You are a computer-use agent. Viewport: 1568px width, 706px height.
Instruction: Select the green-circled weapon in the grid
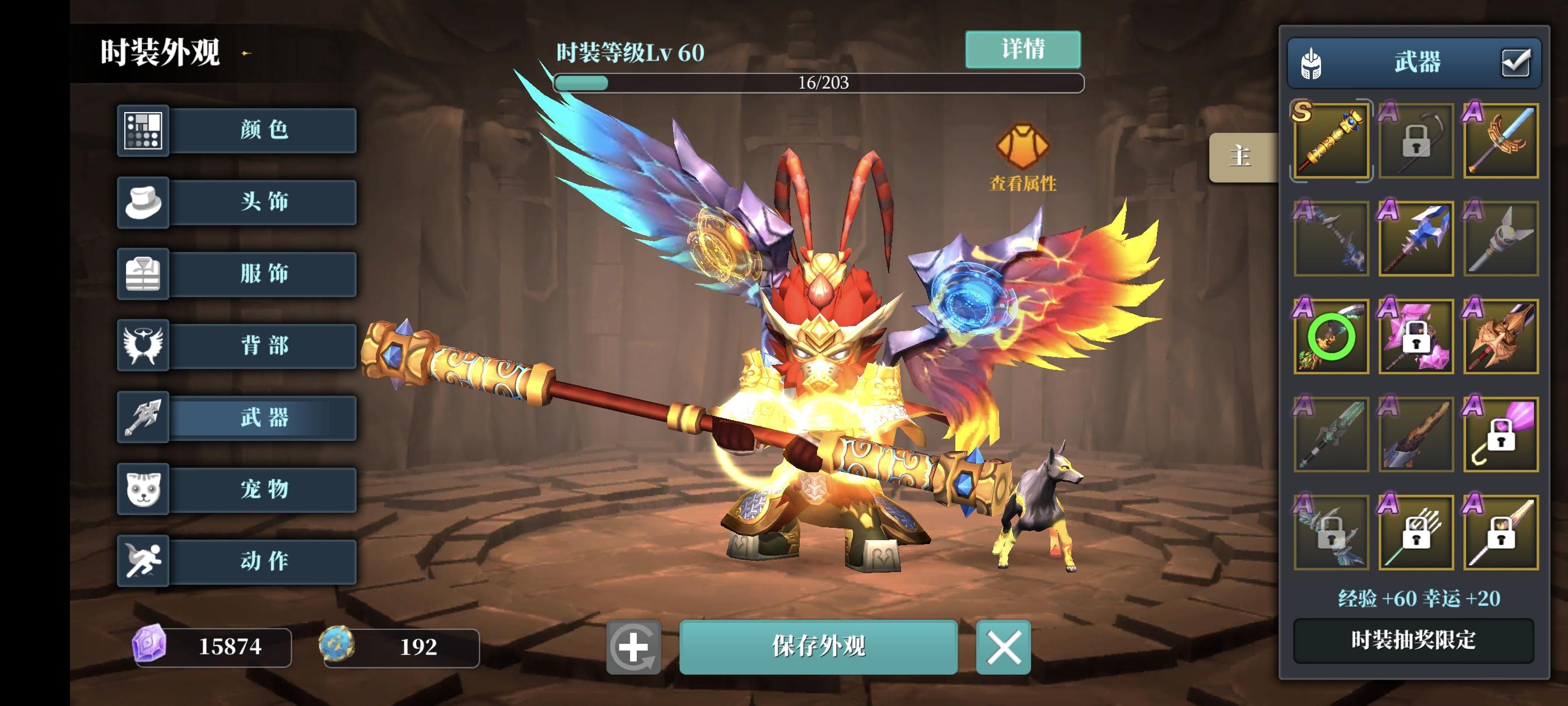coord(1331,337)
